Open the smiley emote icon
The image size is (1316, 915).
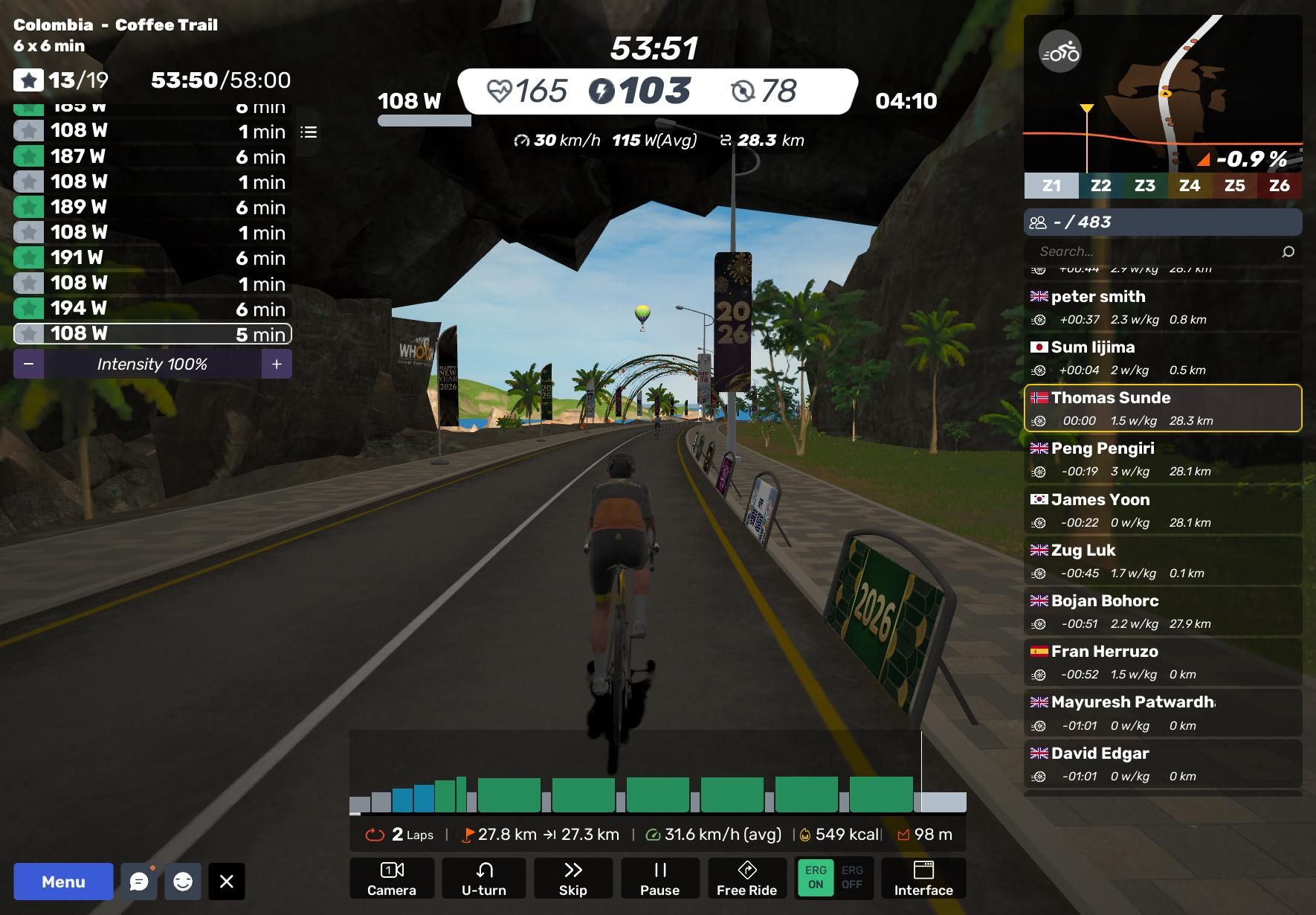point(183,882)
